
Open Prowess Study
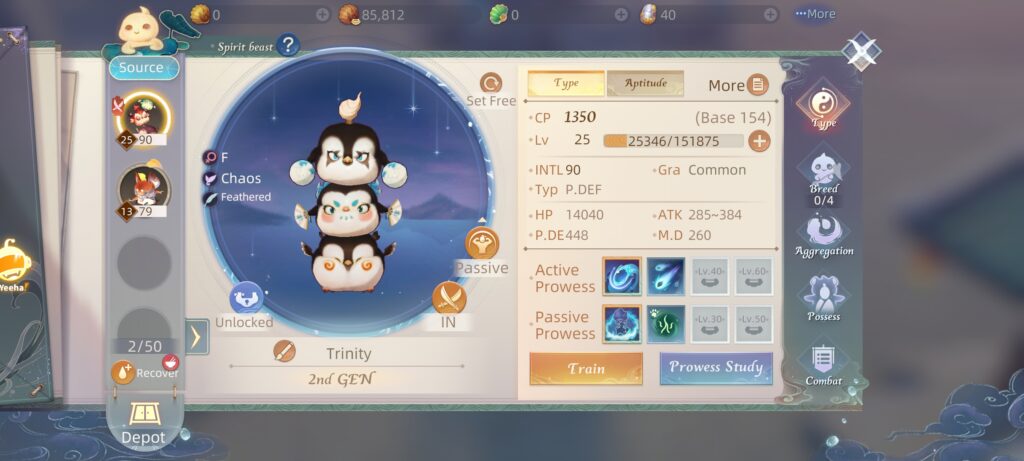[x=716, y=368]
